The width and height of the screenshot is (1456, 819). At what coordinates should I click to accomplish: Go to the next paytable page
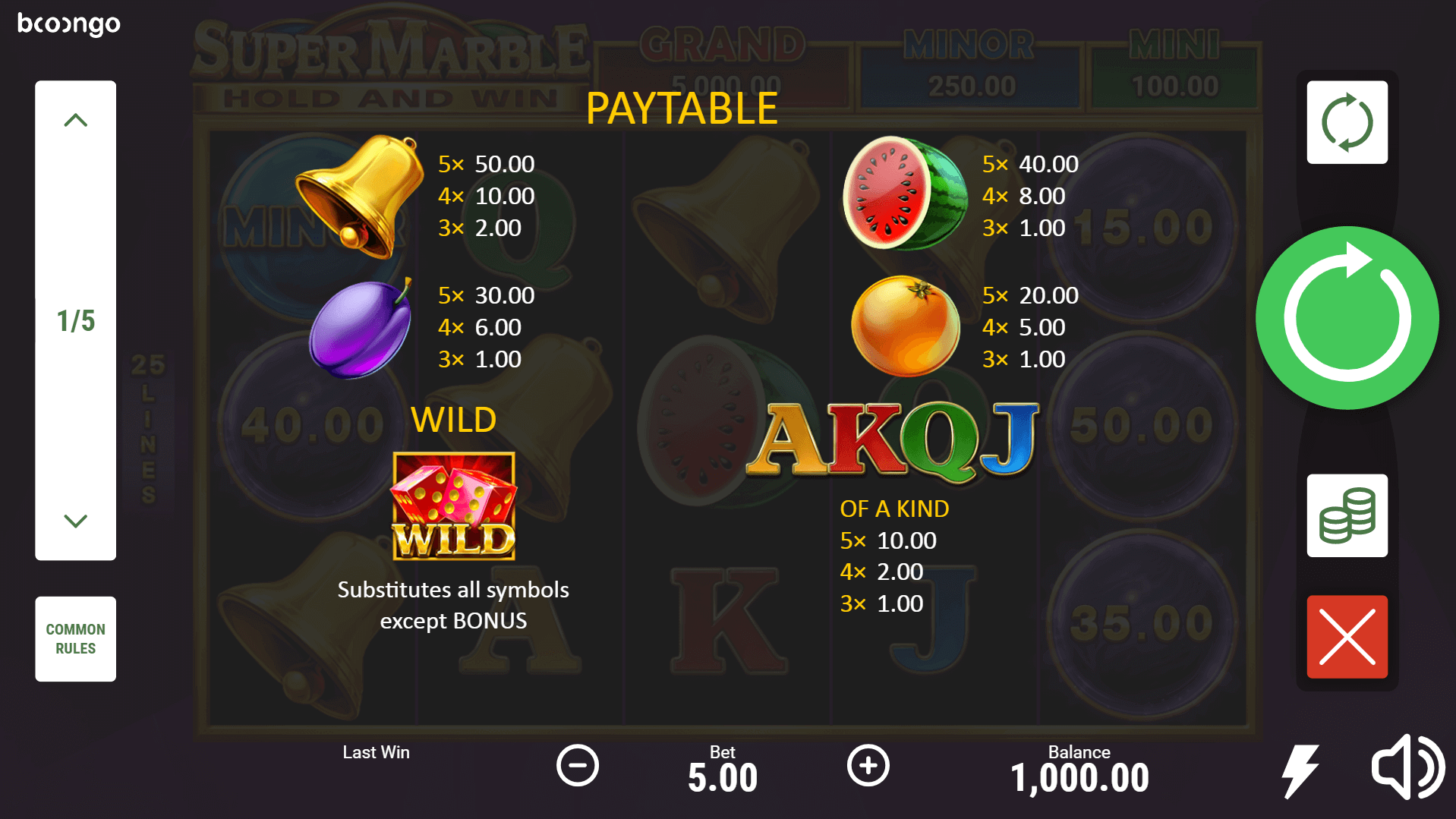(x=75, y=521)
